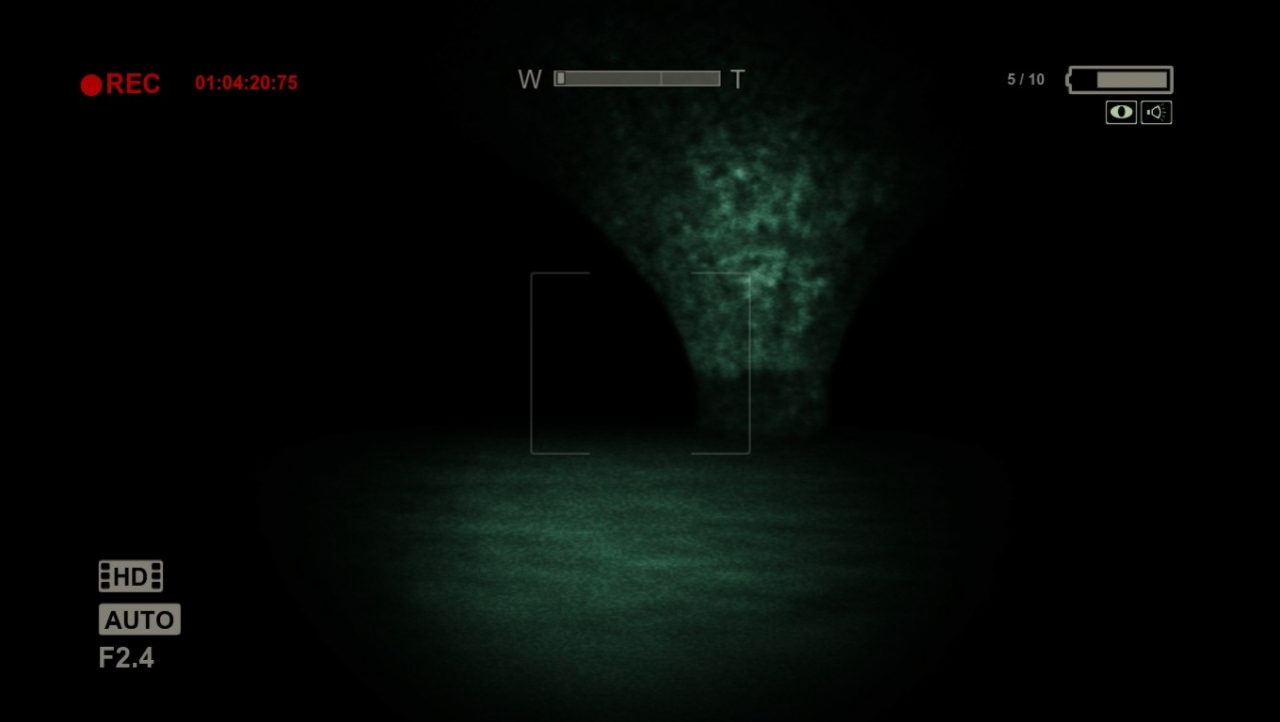Click the center focus bracket frame
1280x722 pixels.
click(x=640, y=363)
